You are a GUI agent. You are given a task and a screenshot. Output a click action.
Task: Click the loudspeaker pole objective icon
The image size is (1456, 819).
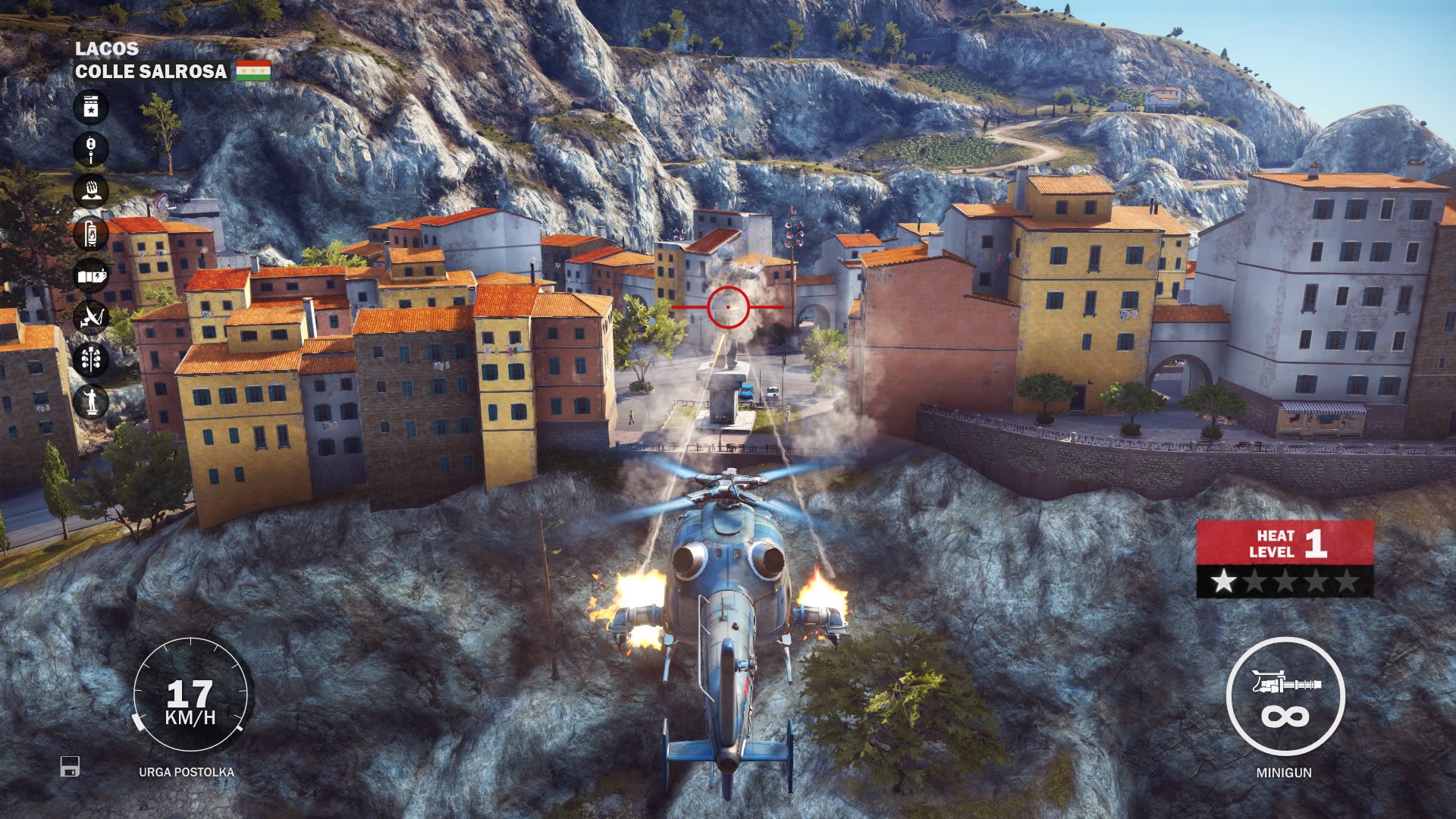coord(89,149)
